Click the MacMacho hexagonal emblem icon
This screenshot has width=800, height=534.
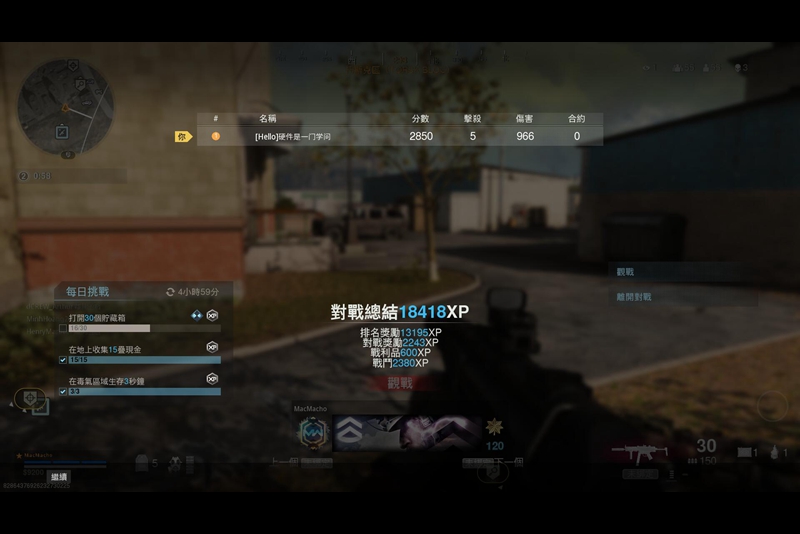tap(314, 432)
